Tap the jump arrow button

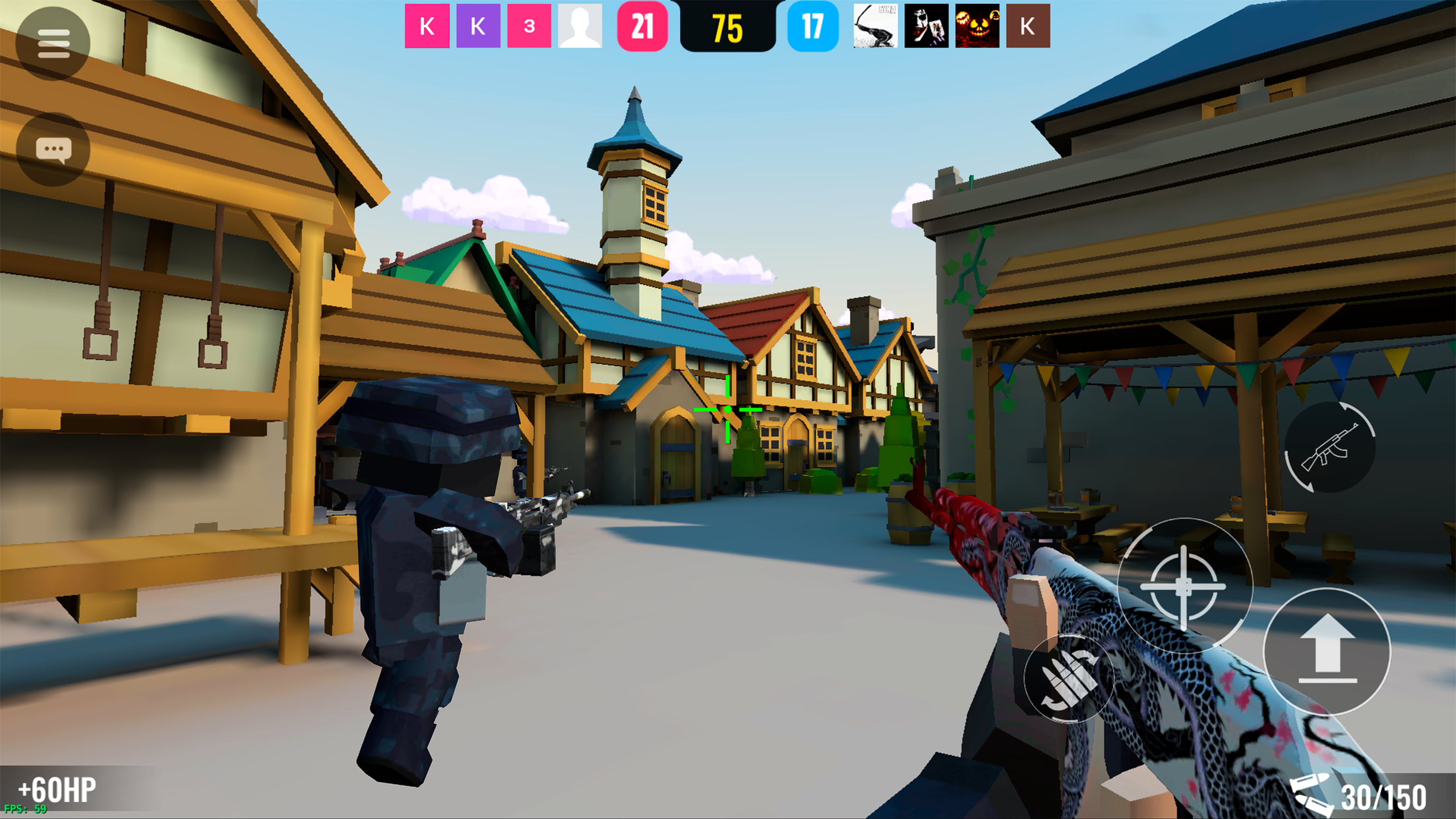[1327, 651]
